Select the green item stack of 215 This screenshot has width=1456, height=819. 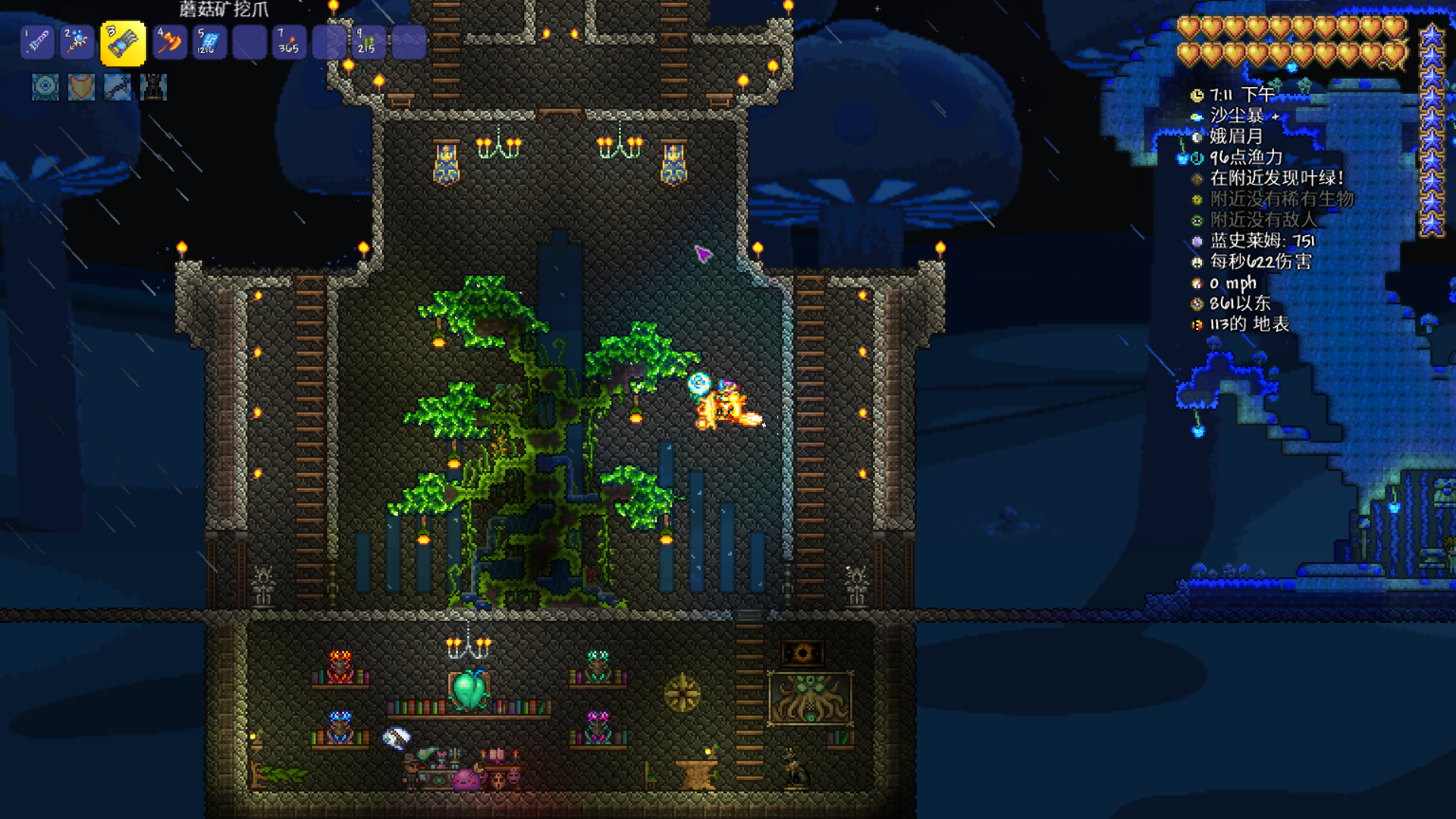point(369,42)
